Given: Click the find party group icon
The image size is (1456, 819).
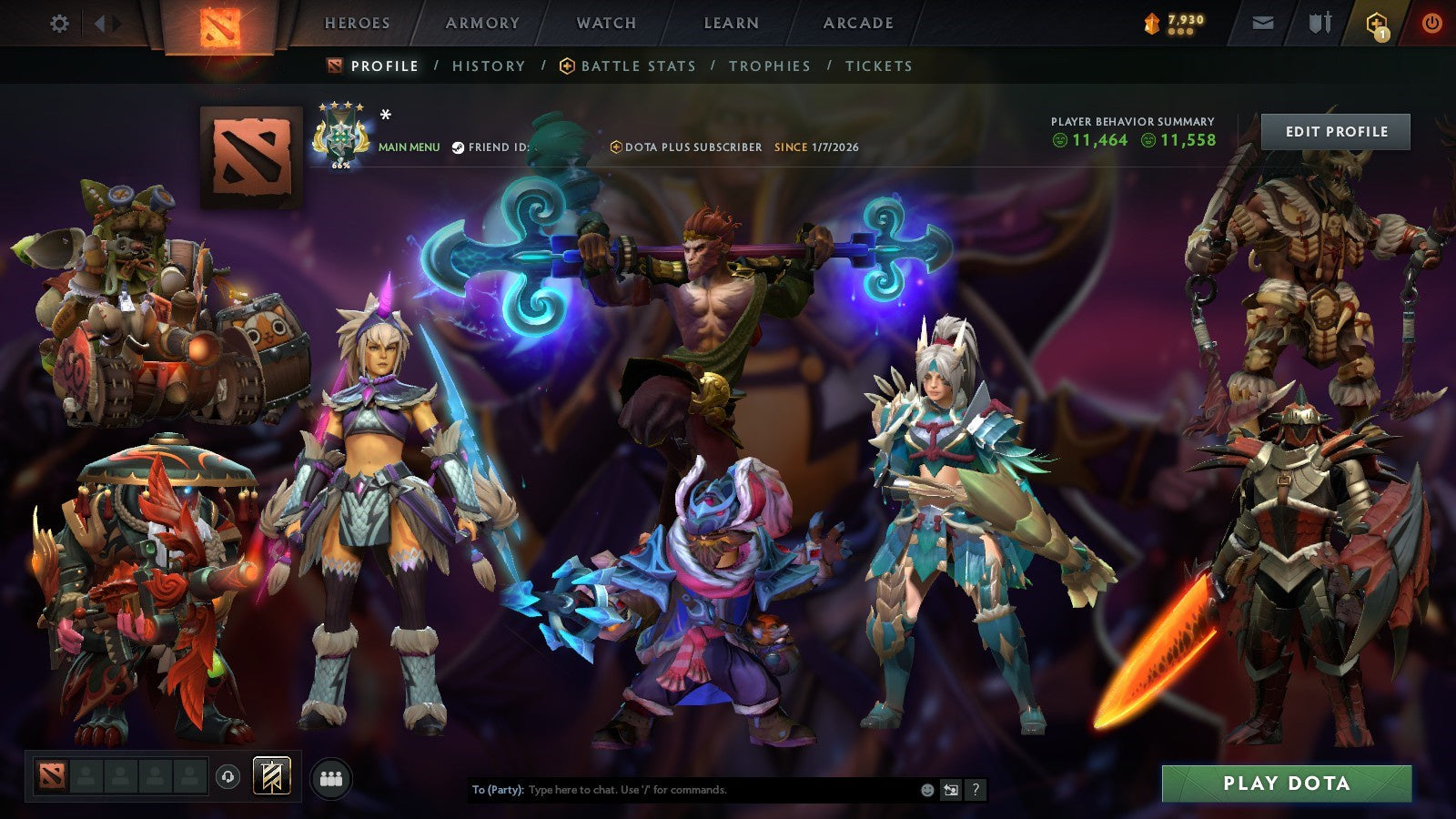Looking at the screenshot, I should coord(332,778).
